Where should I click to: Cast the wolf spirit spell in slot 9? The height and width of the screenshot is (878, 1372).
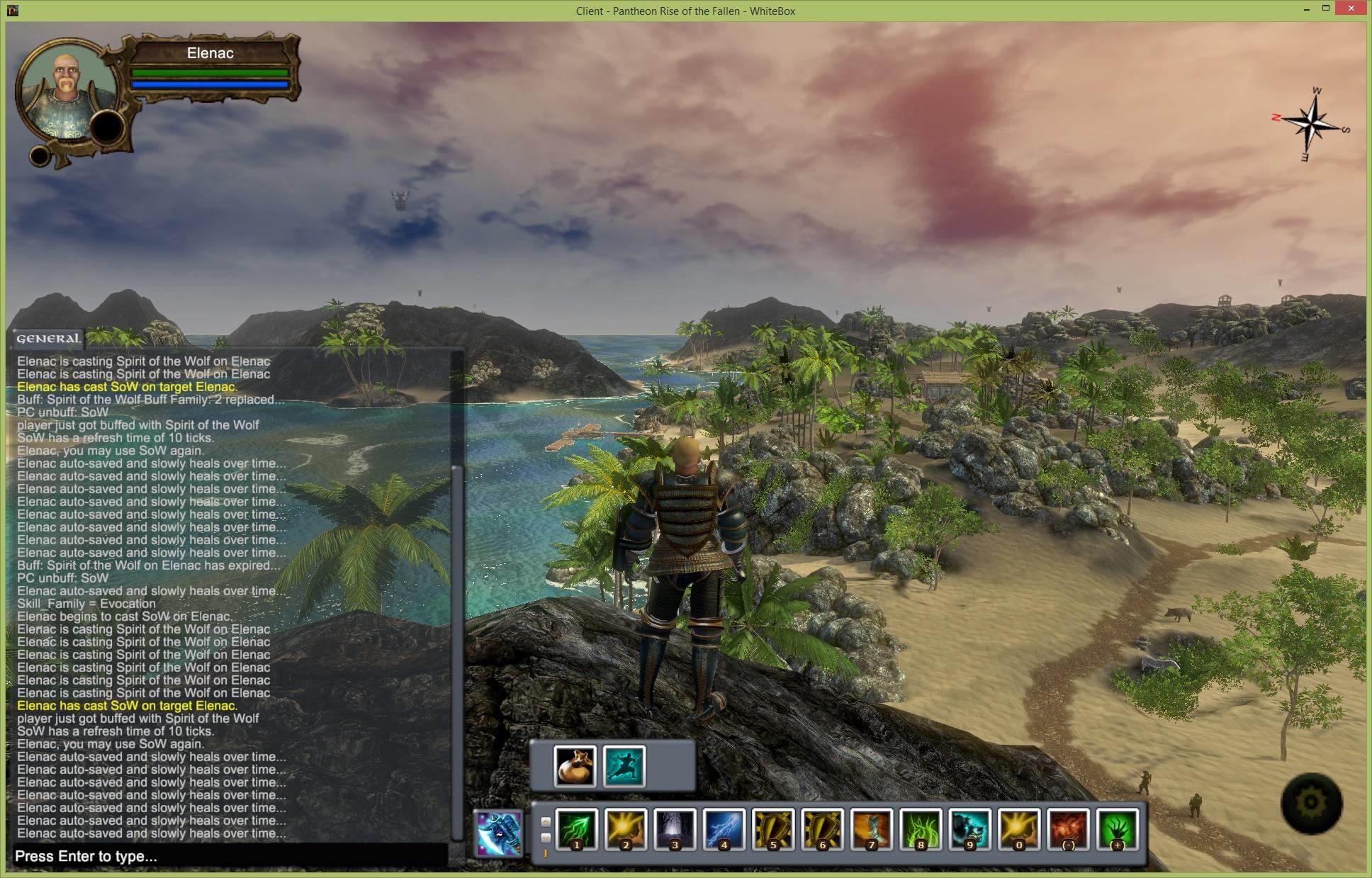tap(970, 829)
